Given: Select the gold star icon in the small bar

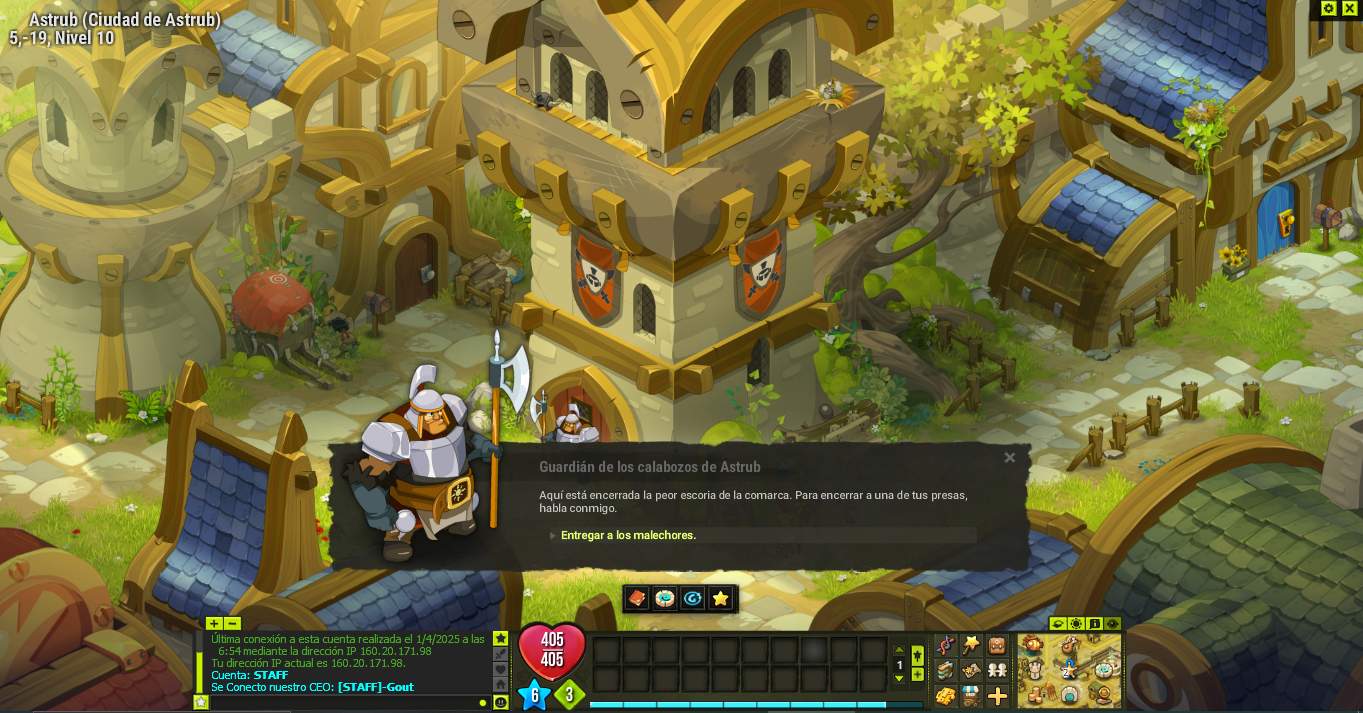Looking at the screenshot, I should (x=720, y=598).
